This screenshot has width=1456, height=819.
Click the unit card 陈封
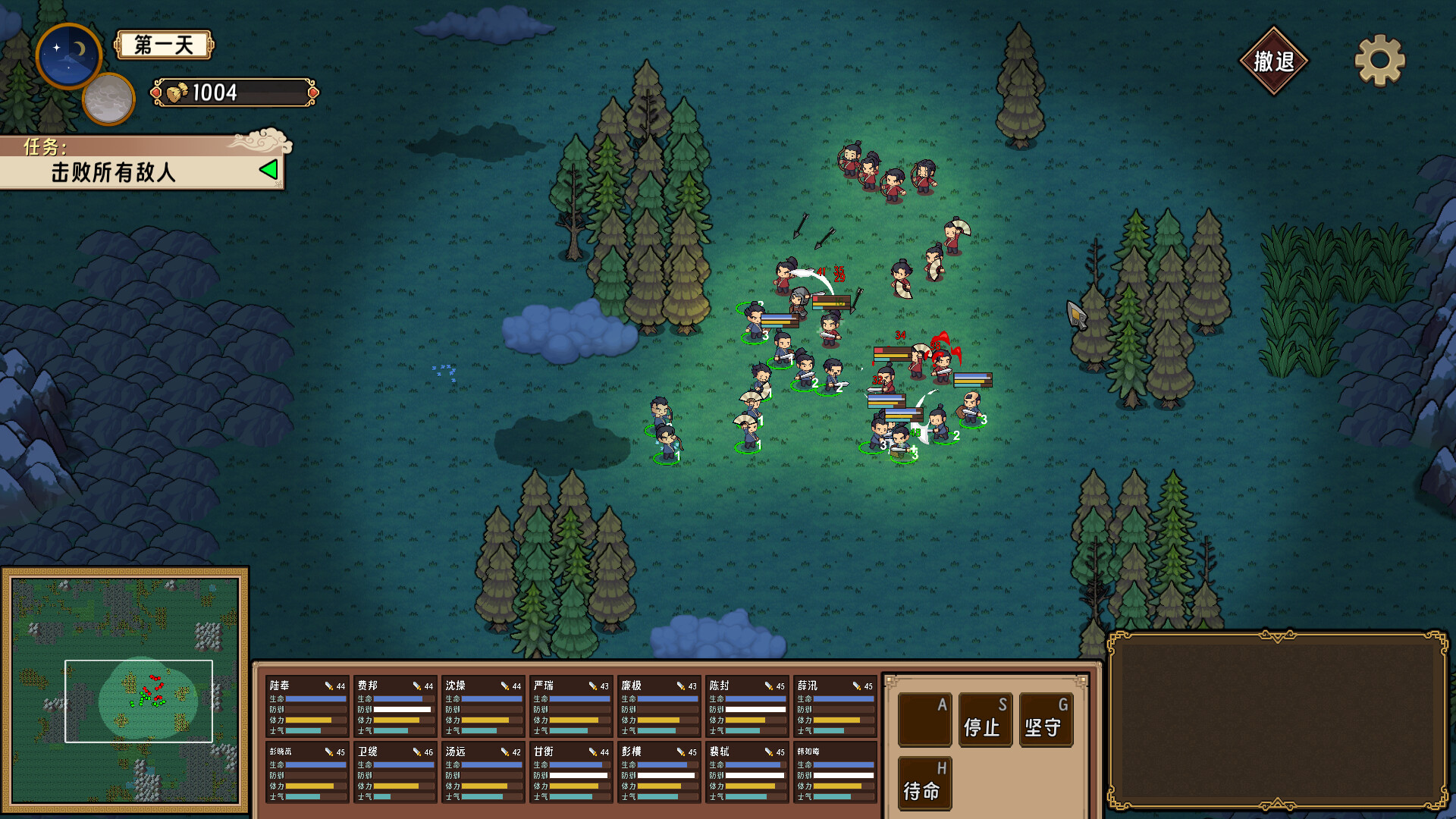pyautogui.click(x=747, y=707)
